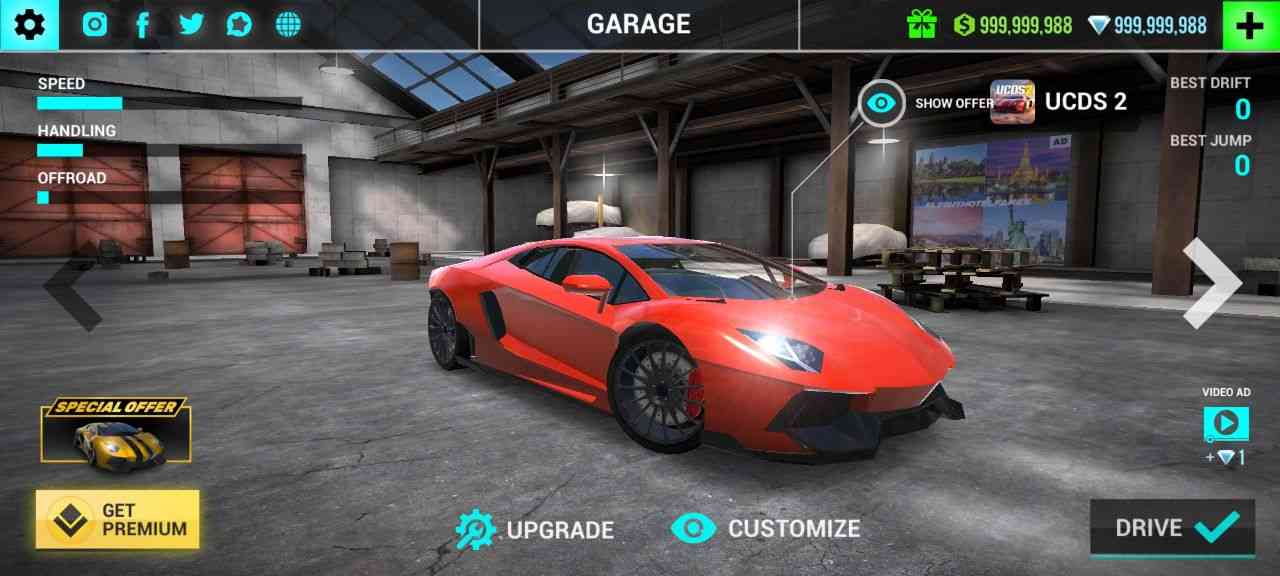Screen dimensions: 1280x576
Task: Open the Upgrade menu
Action: tap(535, 529)
